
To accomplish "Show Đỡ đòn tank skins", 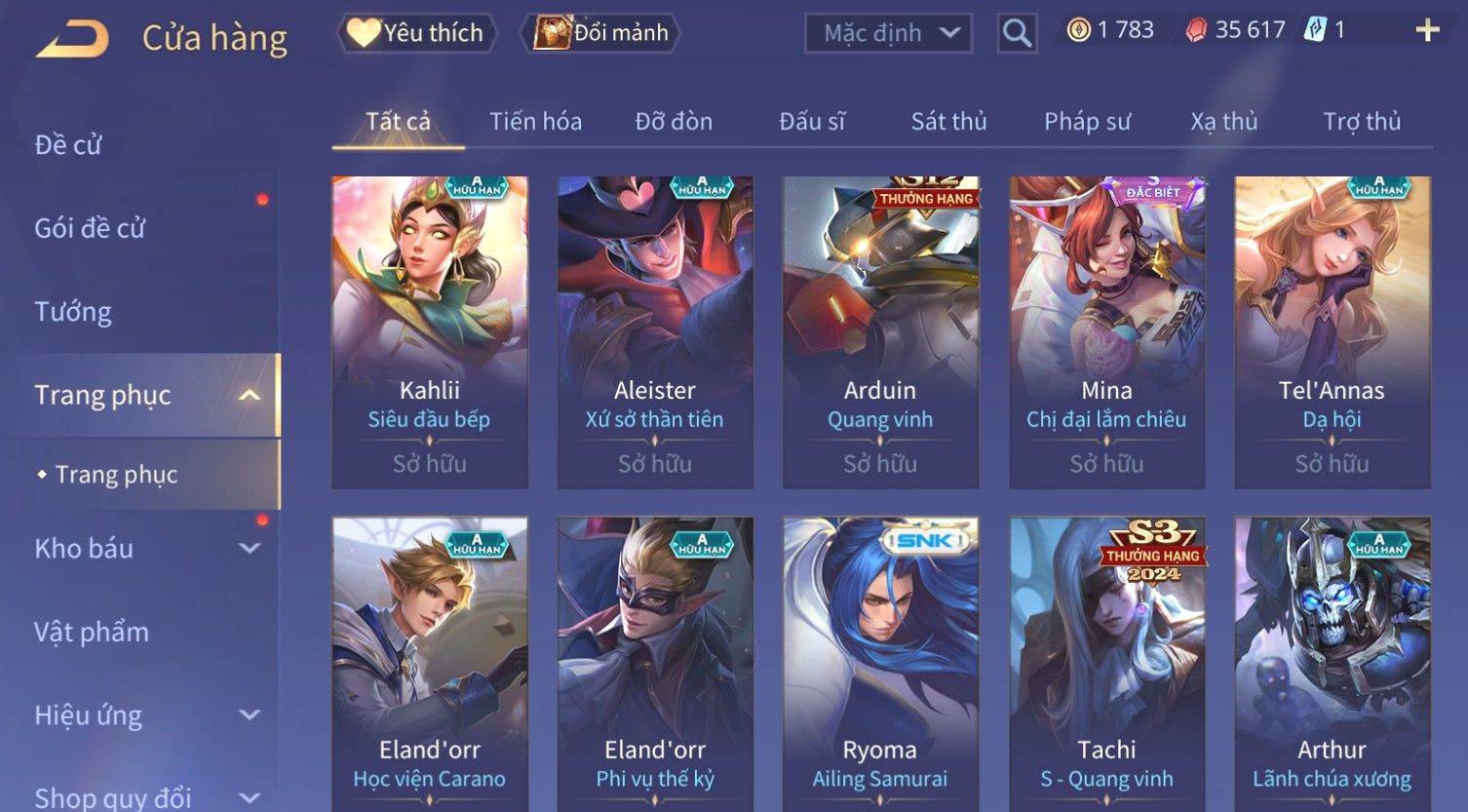I will coord(674,122).
